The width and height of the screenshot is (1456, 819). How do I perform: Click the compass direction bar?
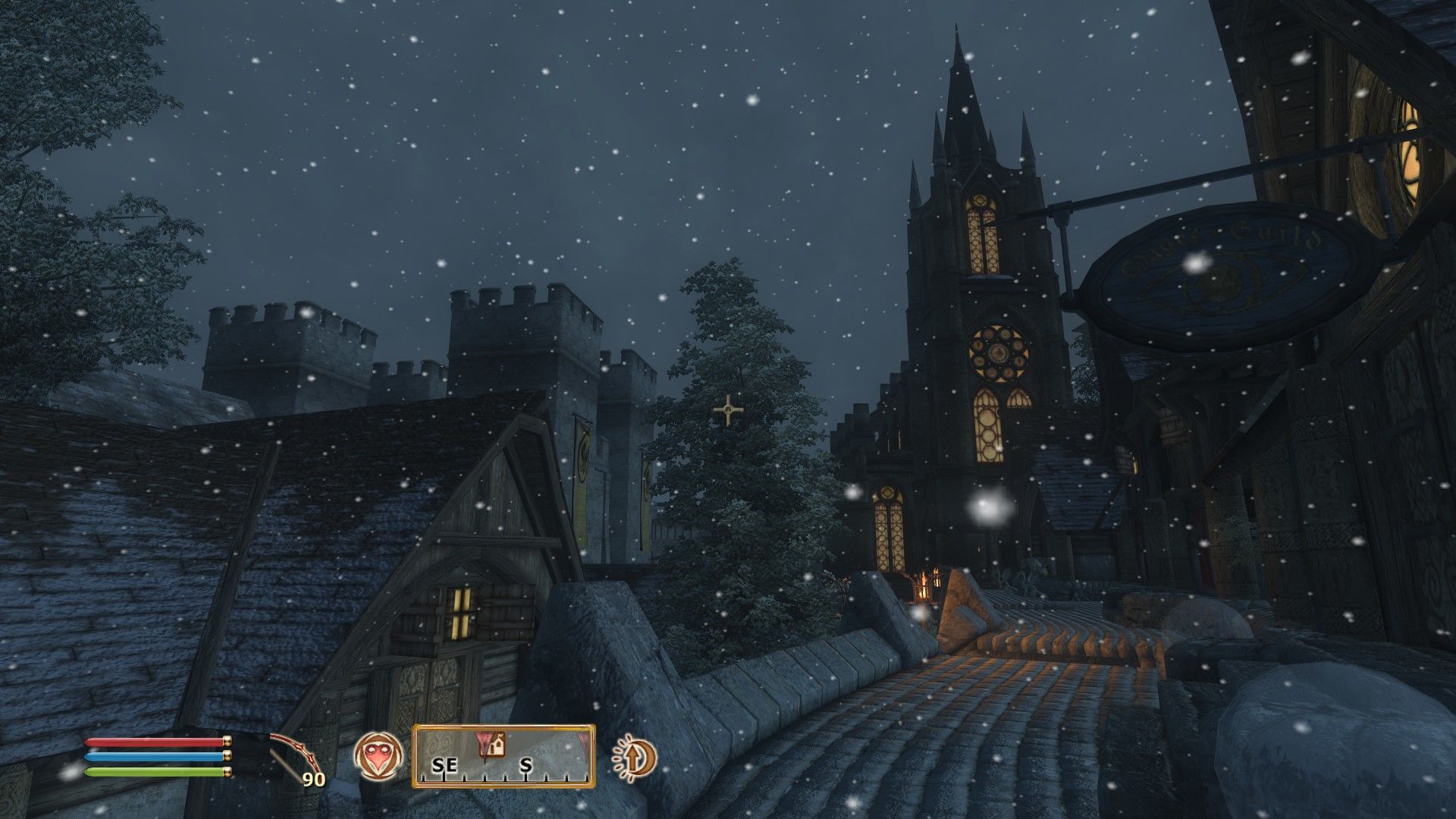point(504,756)
